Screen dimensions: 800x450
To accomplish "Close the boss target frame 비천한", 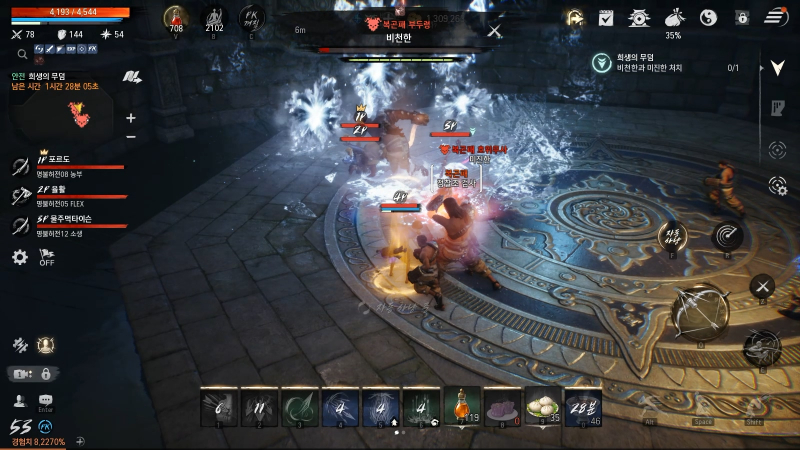I will coord(495,31).
